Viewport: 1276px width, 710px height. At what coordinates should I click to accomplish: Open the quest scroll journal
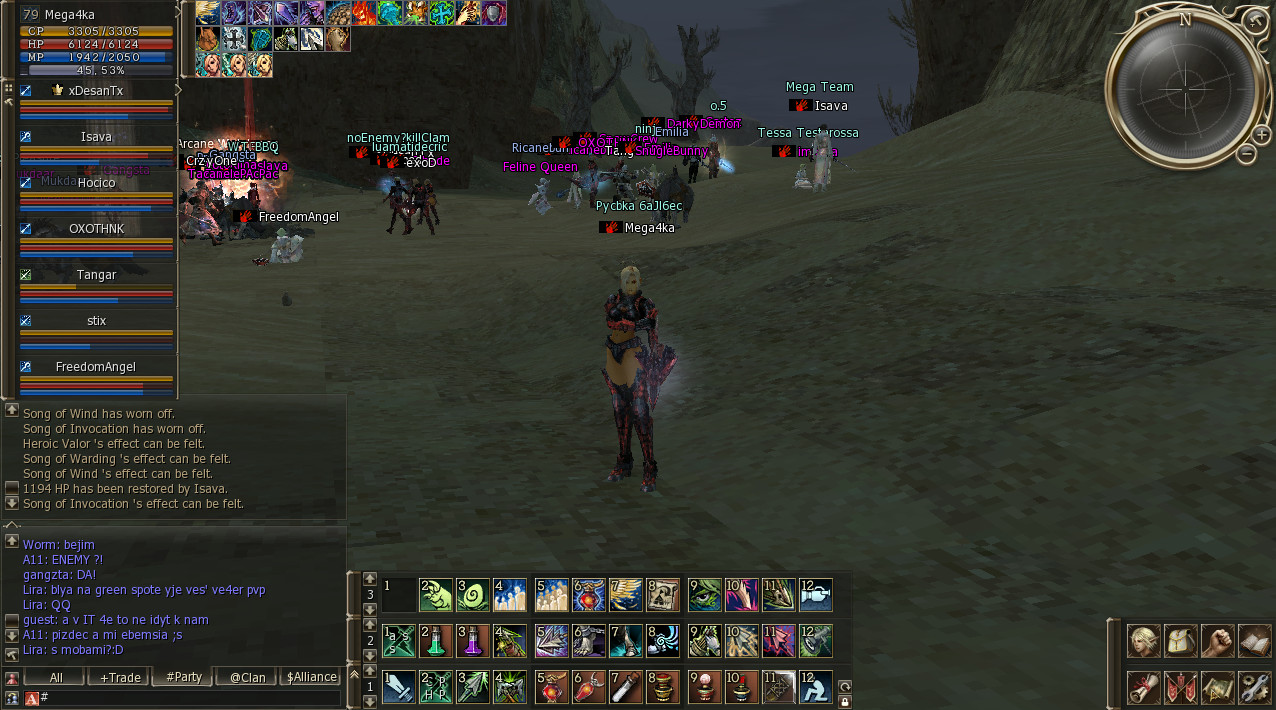(x=1144, y=687)
